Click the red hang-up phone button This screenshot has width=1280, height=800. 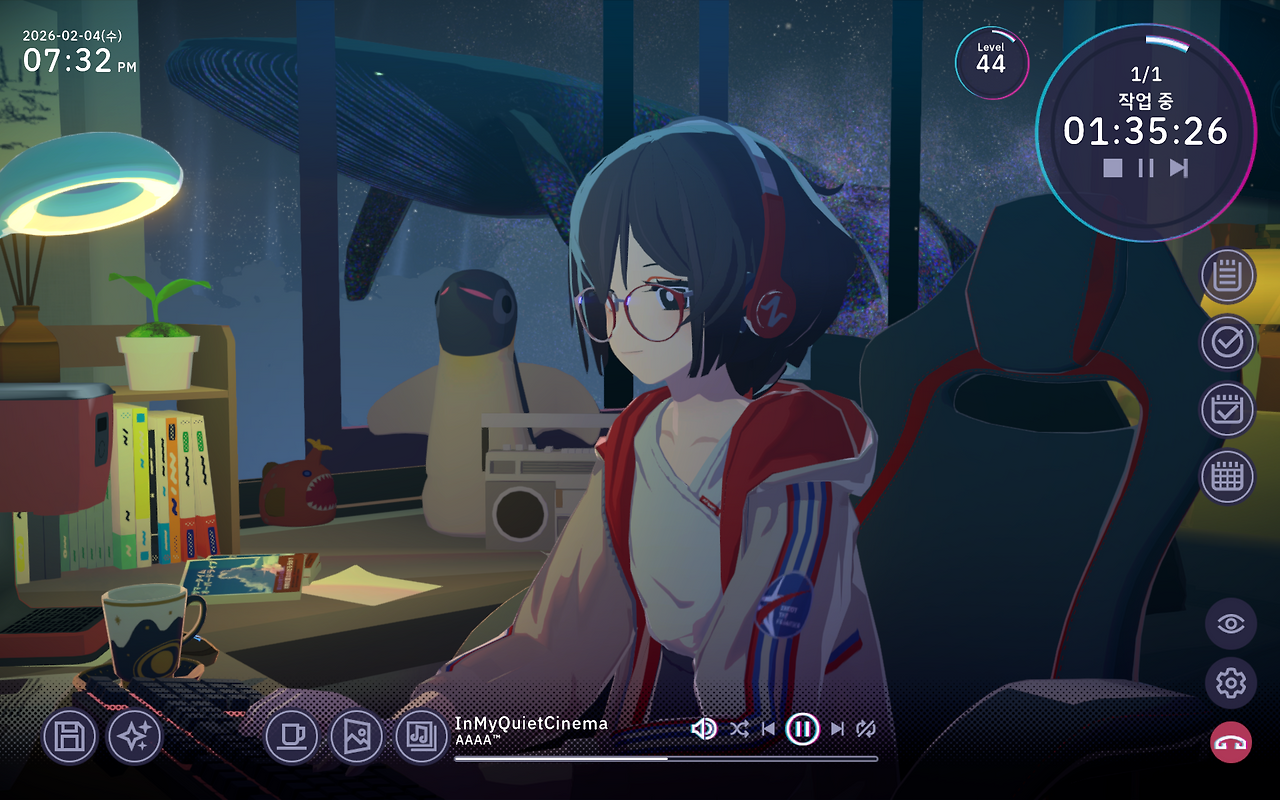coord(1230,742)
